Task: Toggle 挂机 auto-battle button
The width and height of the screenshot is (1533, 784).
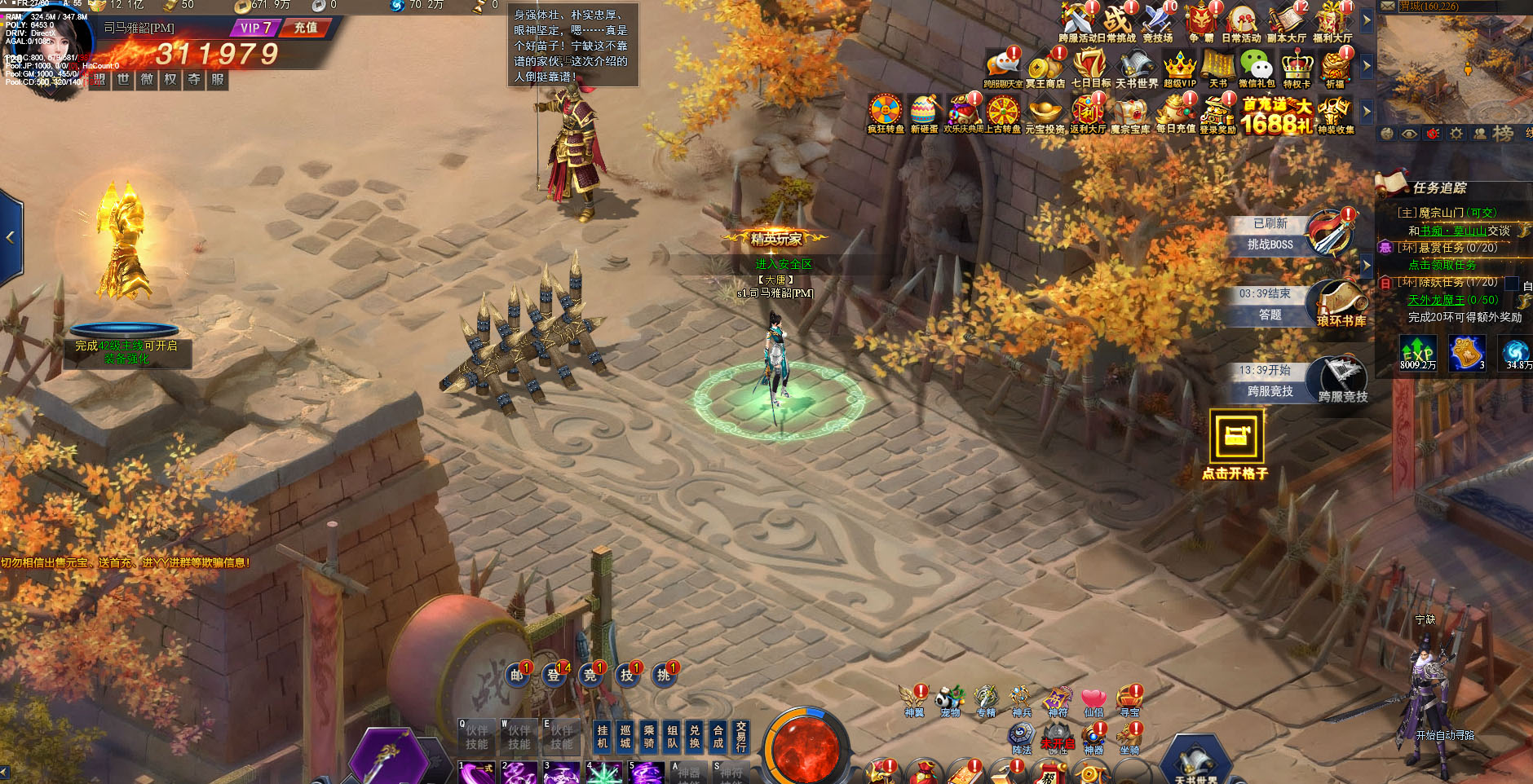Action: [603, 736]
